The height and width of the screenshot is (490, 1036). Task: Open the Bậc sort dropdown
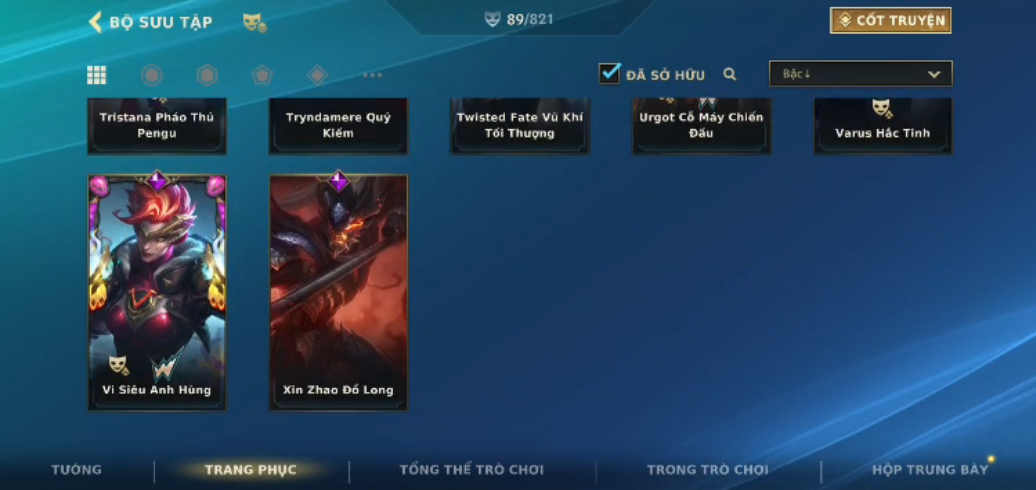[x=860, y=74]
